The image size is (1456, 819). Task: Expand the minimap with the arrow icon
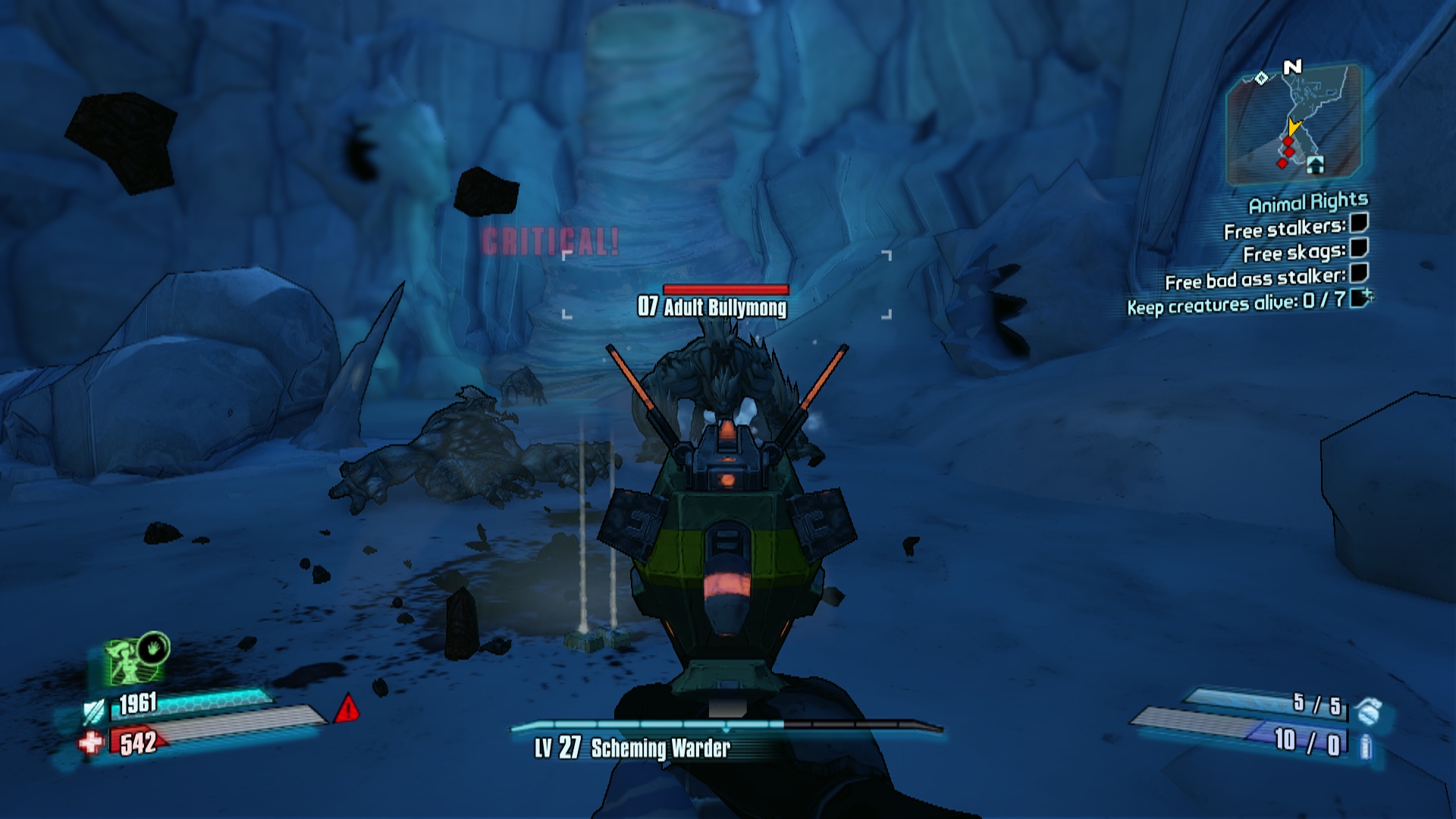pyautogui.click(x=1316, y=165)
